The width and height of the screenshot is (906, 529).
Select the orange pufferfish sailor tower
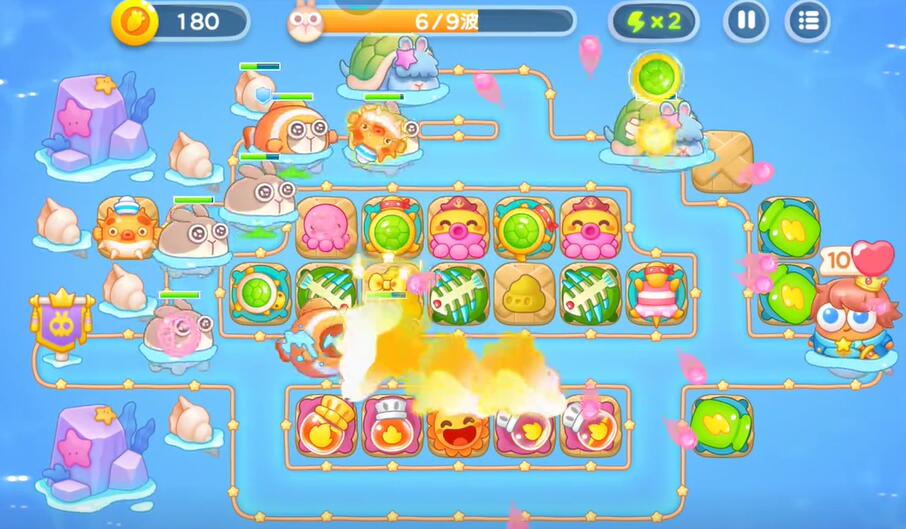[127, 227]
